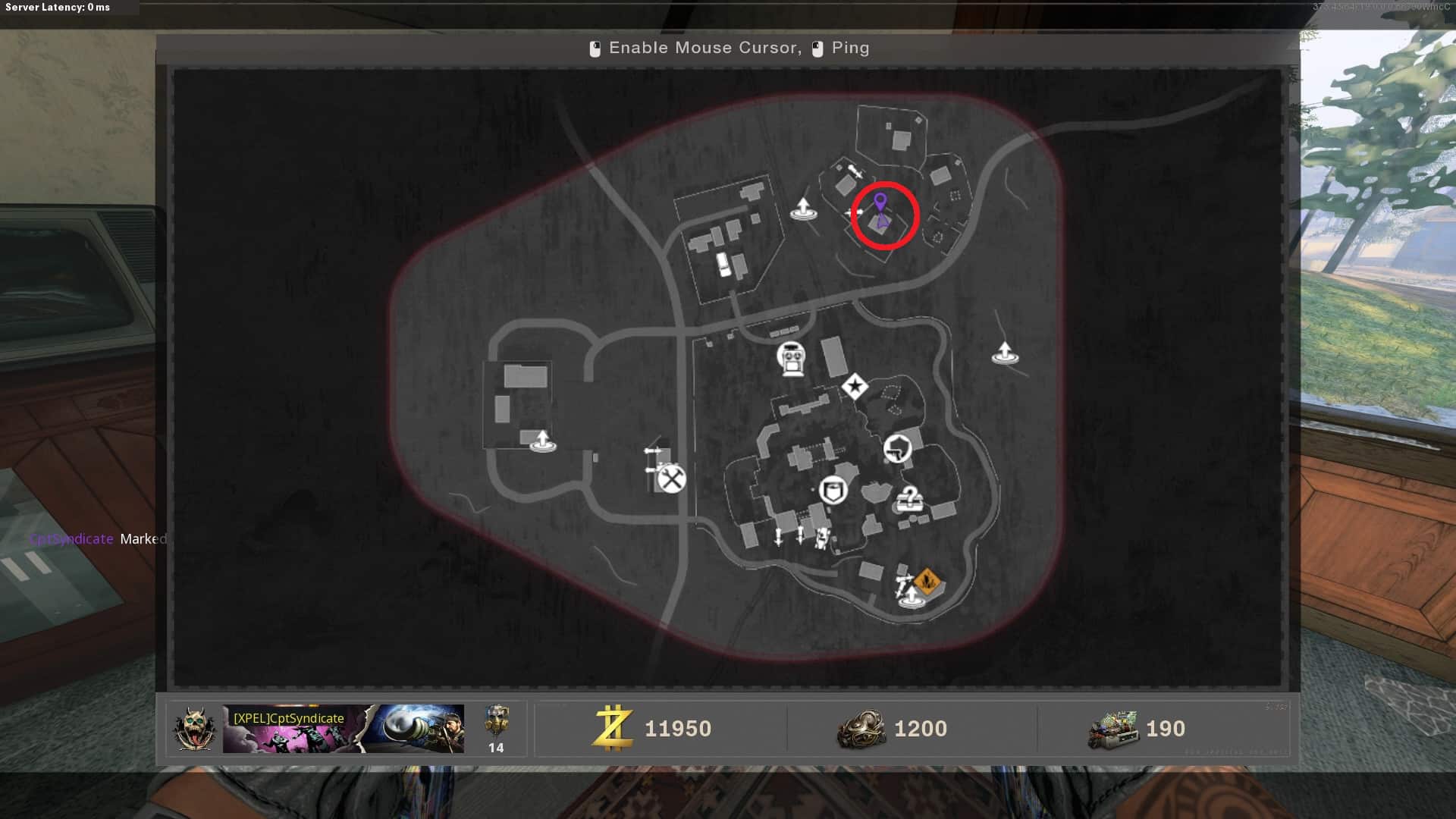Click the up-arrow marker on the map's east side
The height and width of the screenshot is (819, 1456).
coord(1005,353)
